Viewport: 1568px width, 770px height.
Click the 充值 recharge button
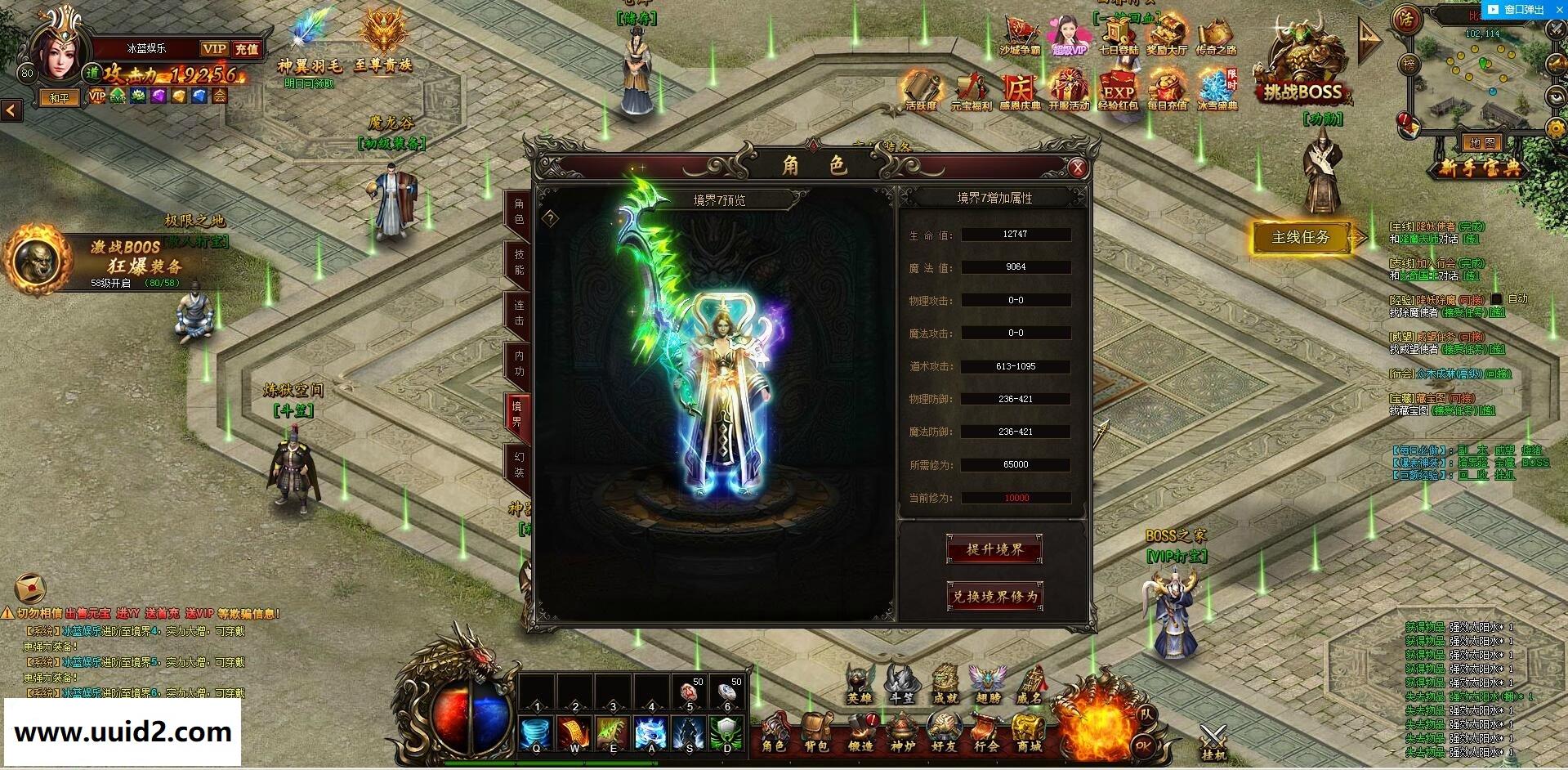tap(246, 49)
